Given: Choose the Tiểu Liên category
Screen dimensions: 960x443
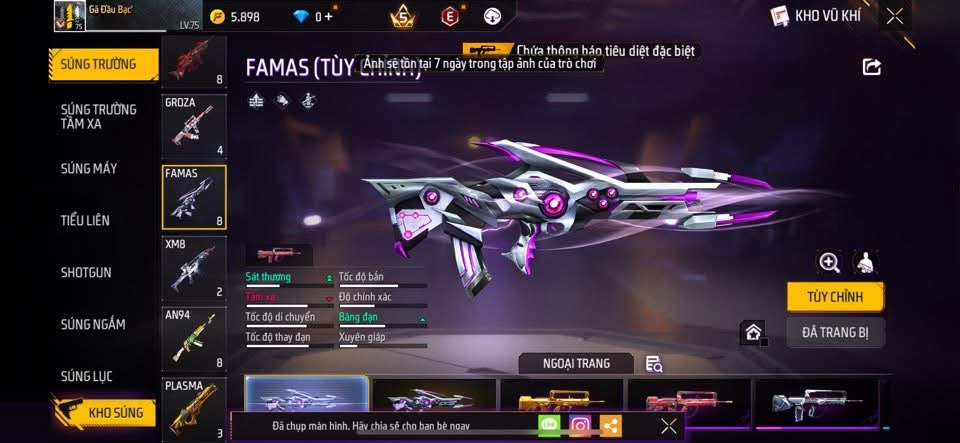Looking at the screenshot, I should point(85,220).
